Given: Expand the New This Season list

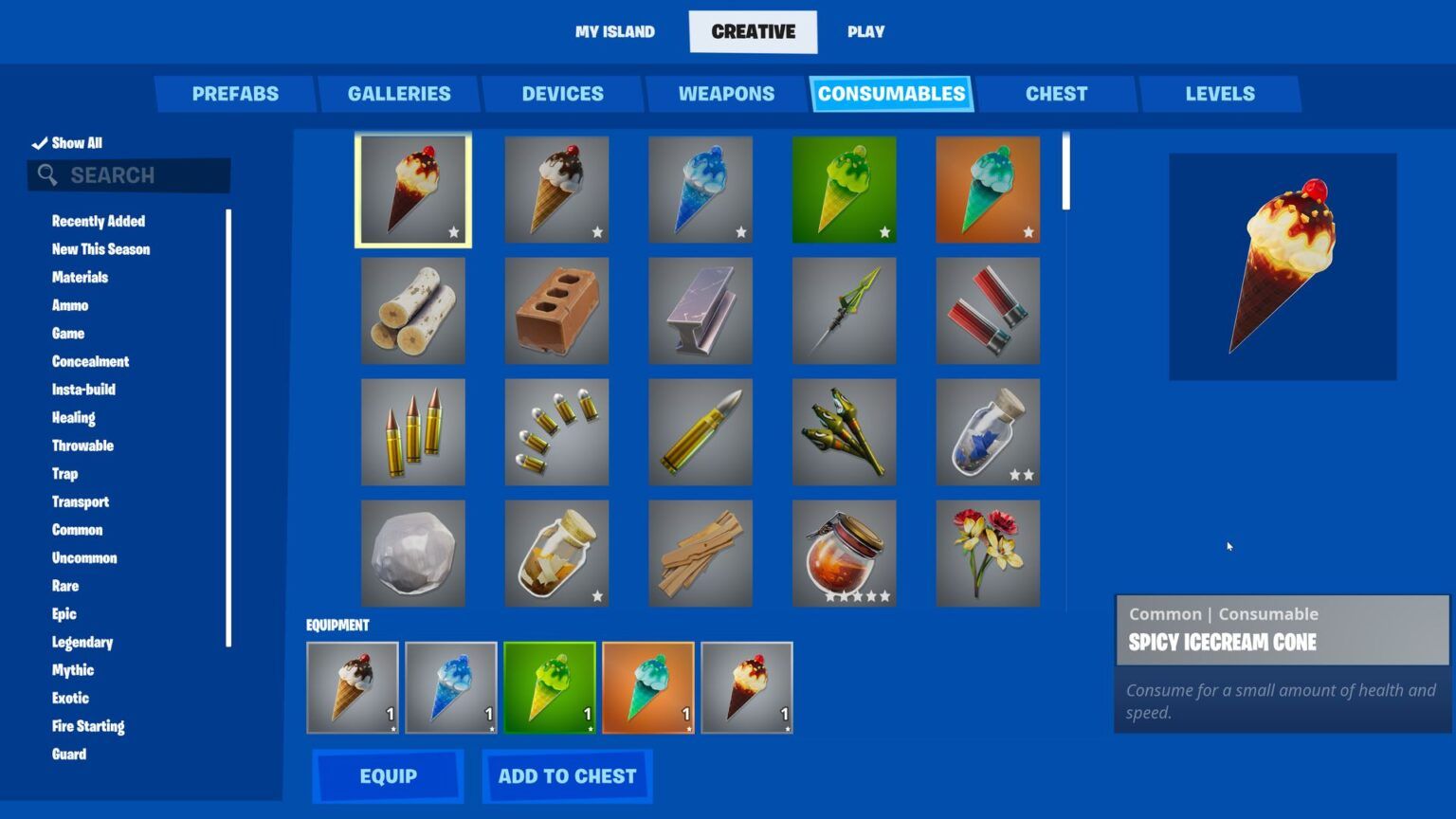Looking at the screenshot, I should pyautogui.click(x=100, y=249).
